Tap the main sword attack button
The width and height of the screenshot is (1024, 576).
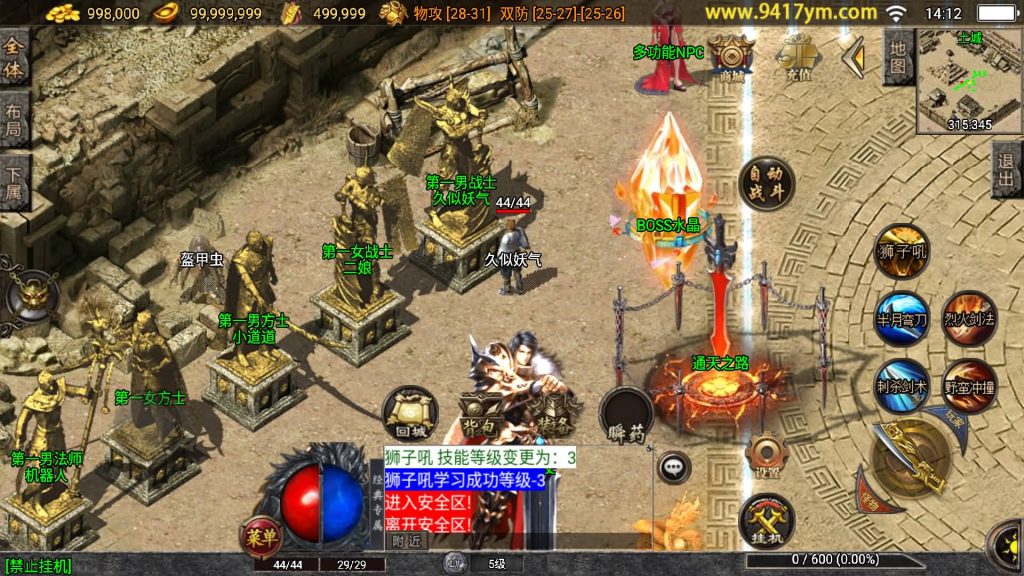(910, 460)
